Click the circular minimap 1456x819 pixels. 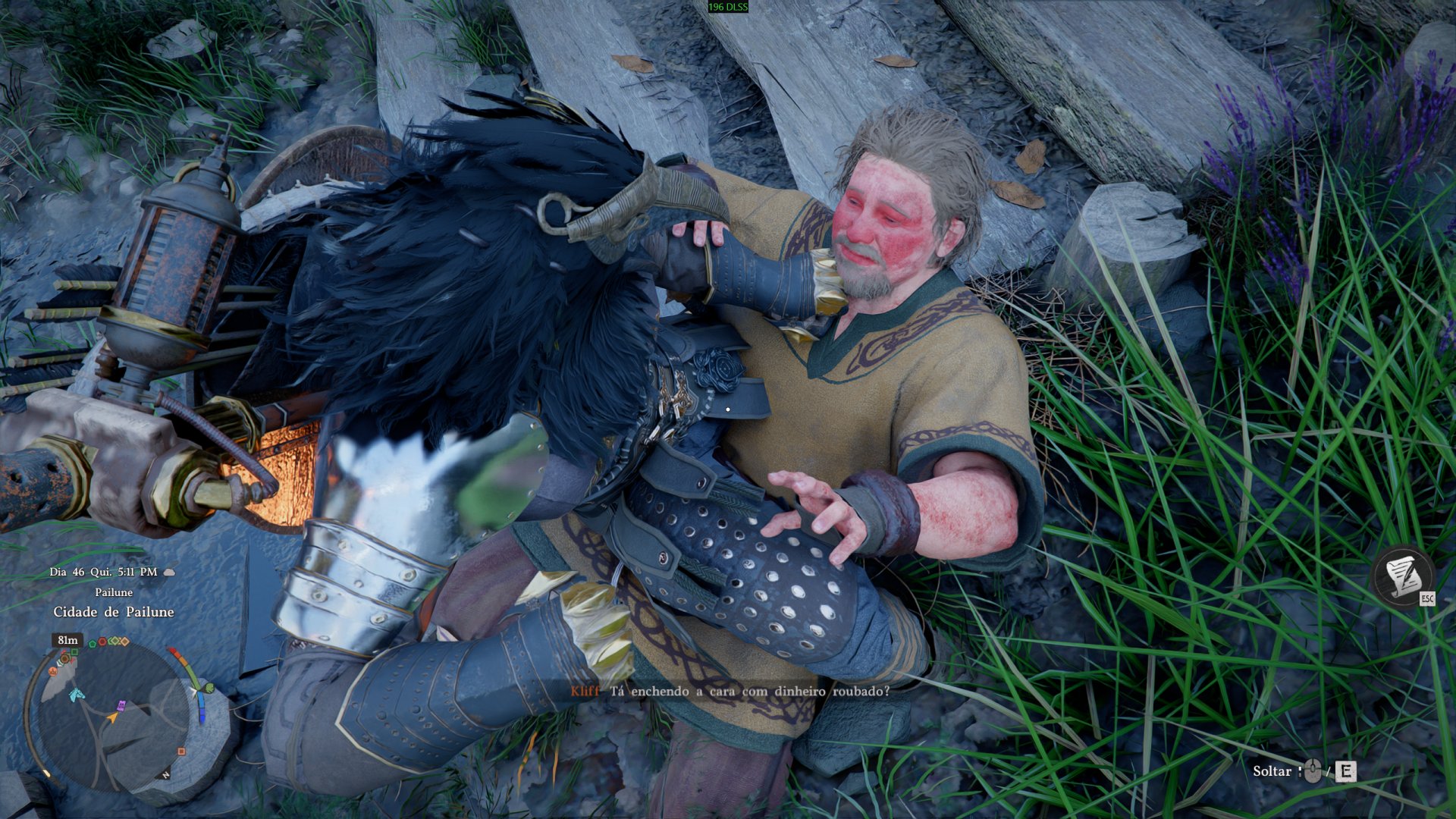pos(112,717)
